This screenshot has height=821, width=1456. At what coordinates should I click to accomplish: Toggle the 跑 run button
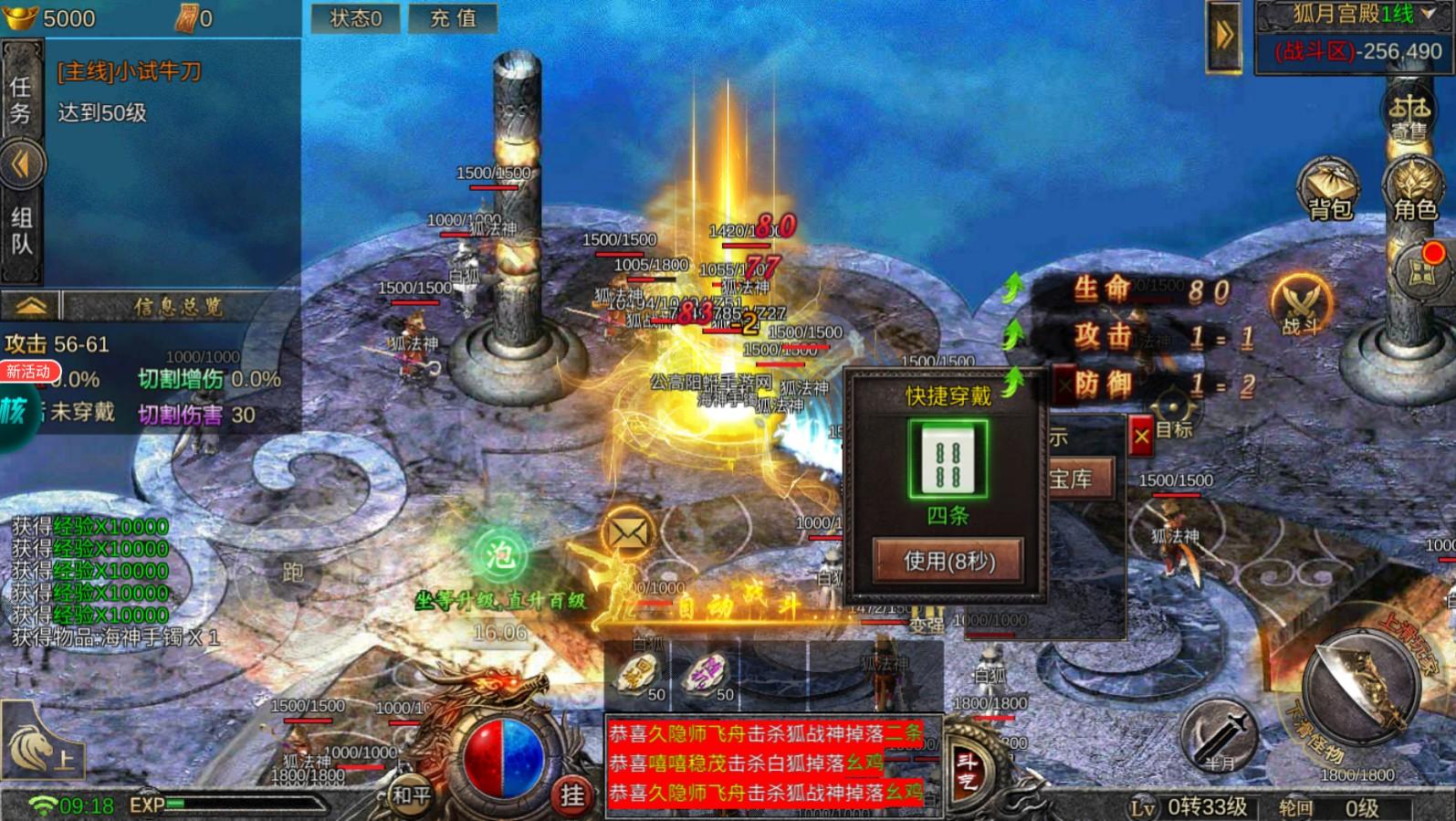pyautogui.click(x=292, y=573)
